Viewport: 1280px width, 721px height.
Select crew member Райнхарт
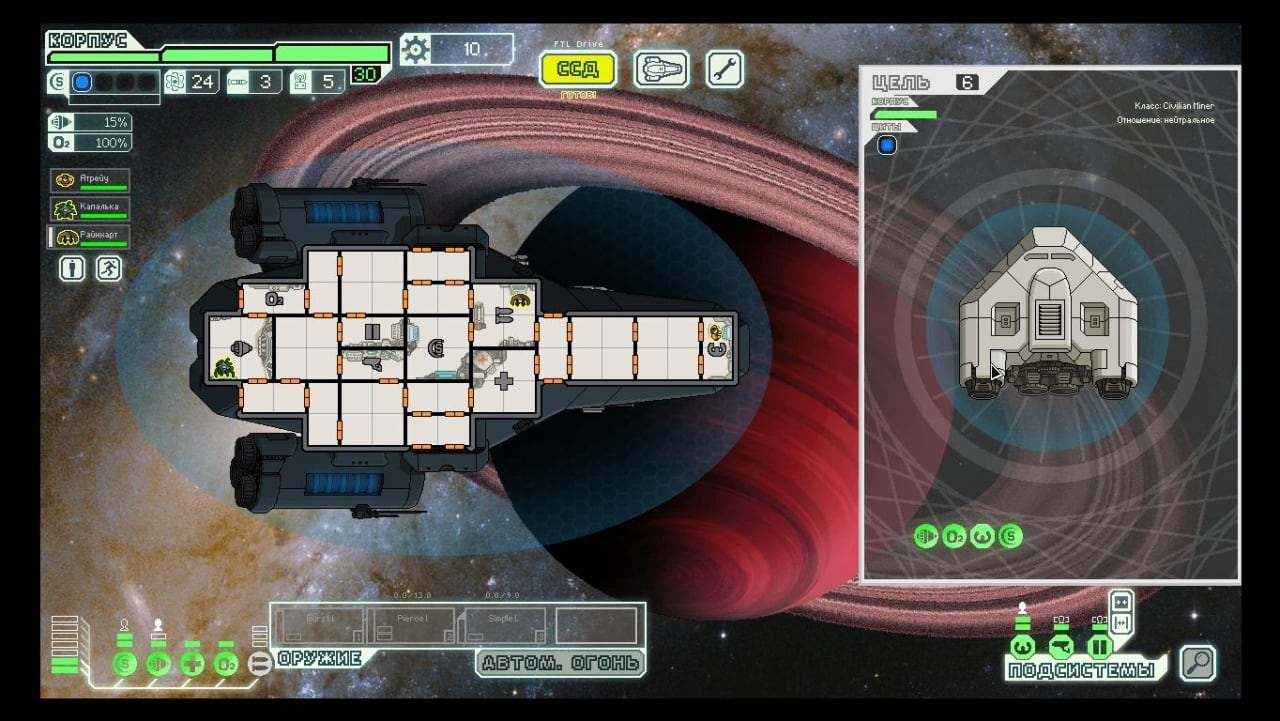90,237
